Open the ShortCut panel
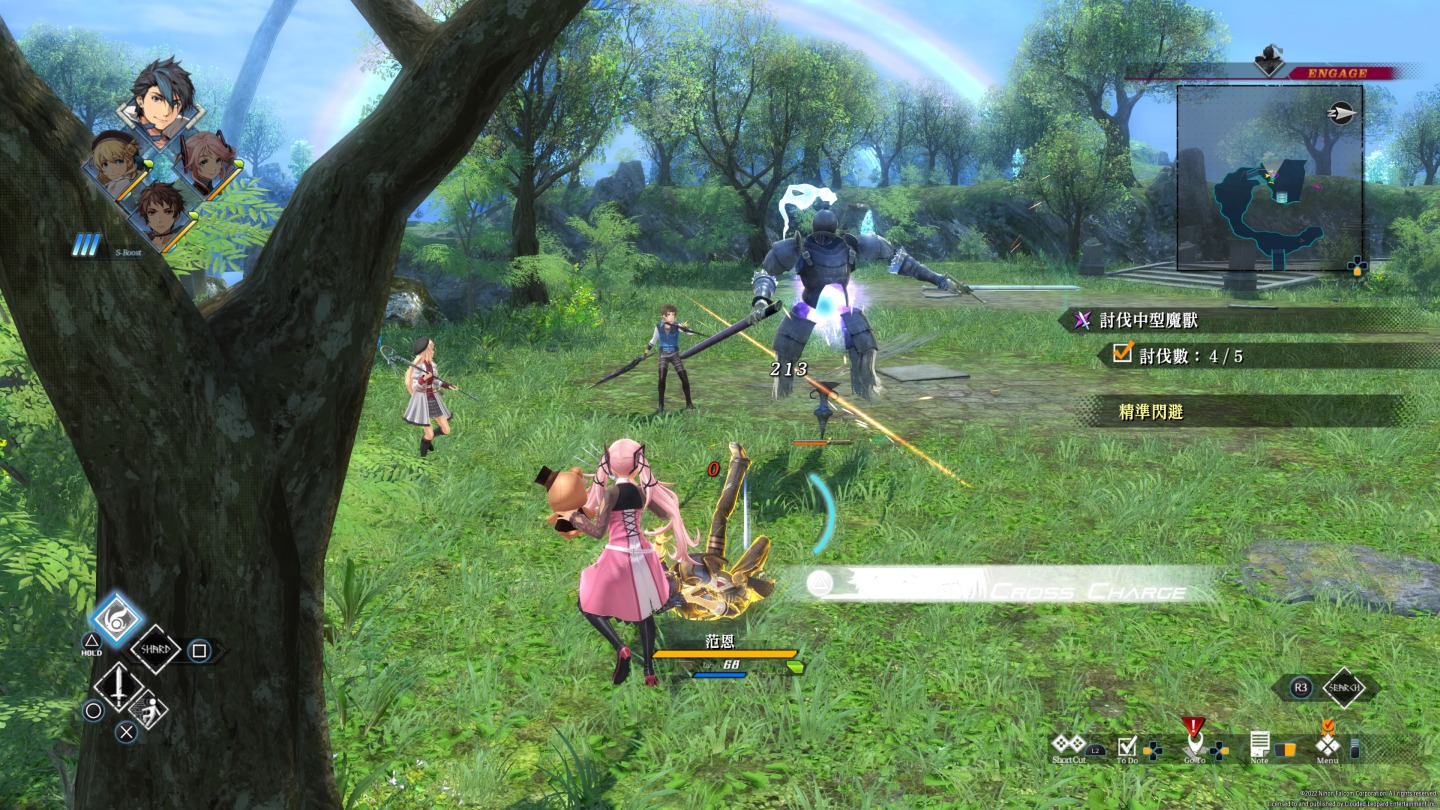Image resolution: width=1440 pixels, height=810 pixels. point(1067,745)
